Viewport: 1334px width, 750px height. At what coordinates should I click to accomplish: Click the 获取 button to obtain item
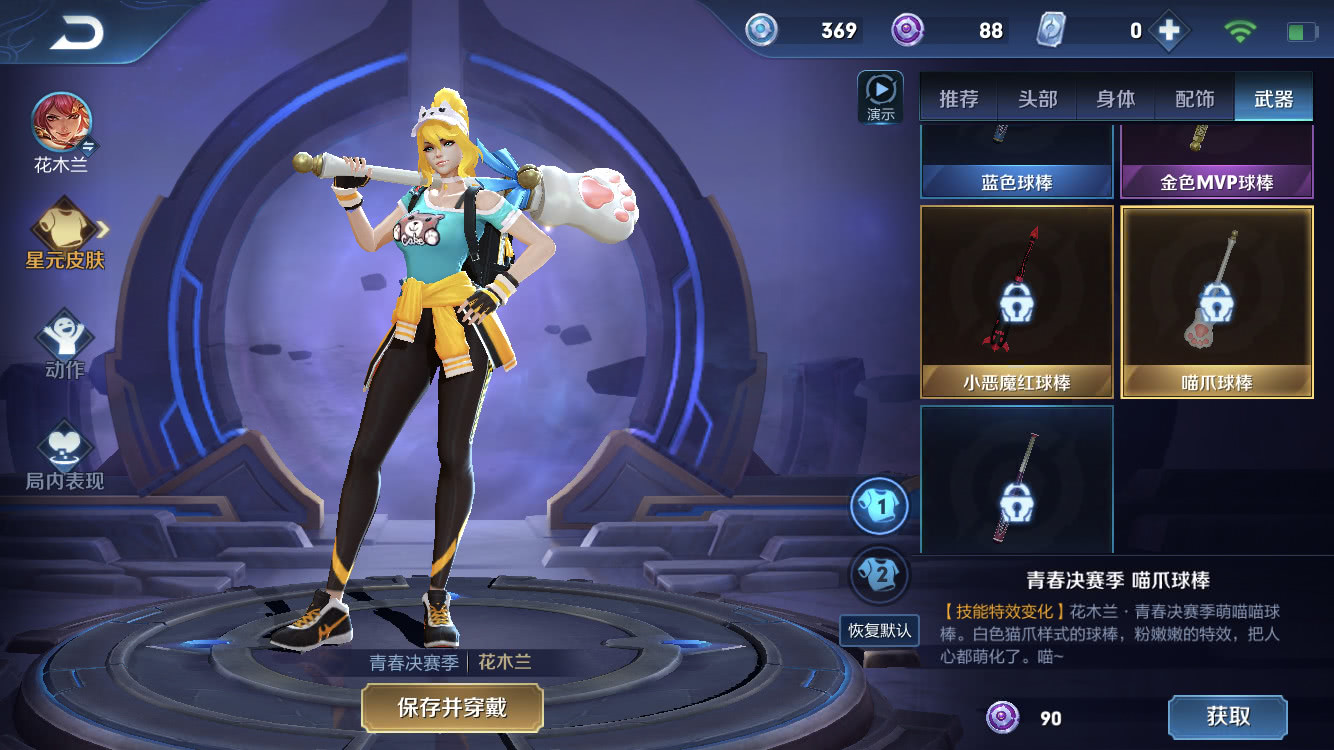(1227, 717)
